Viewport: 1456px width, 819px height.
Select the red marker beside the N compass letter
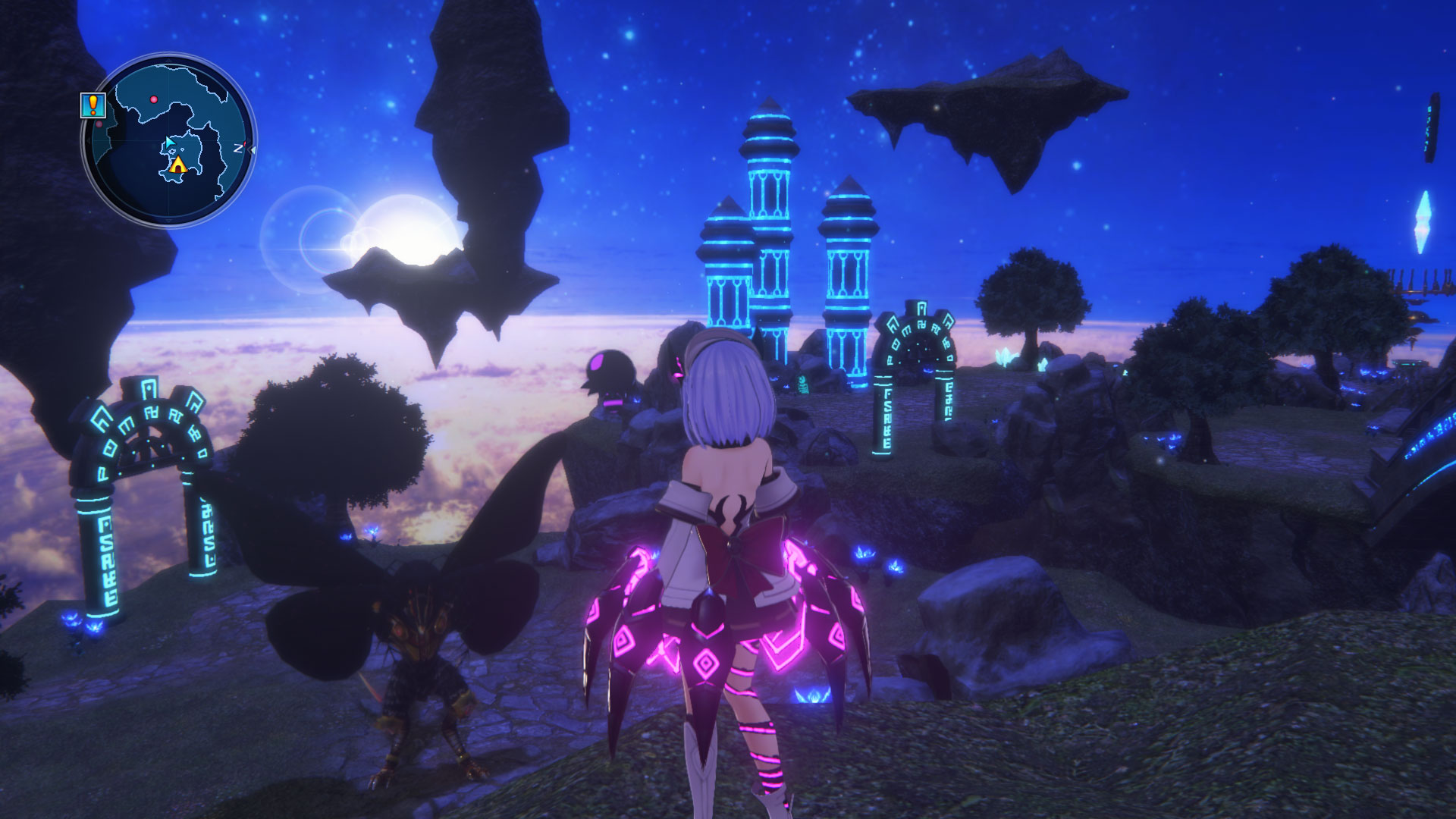click(245, 143)
